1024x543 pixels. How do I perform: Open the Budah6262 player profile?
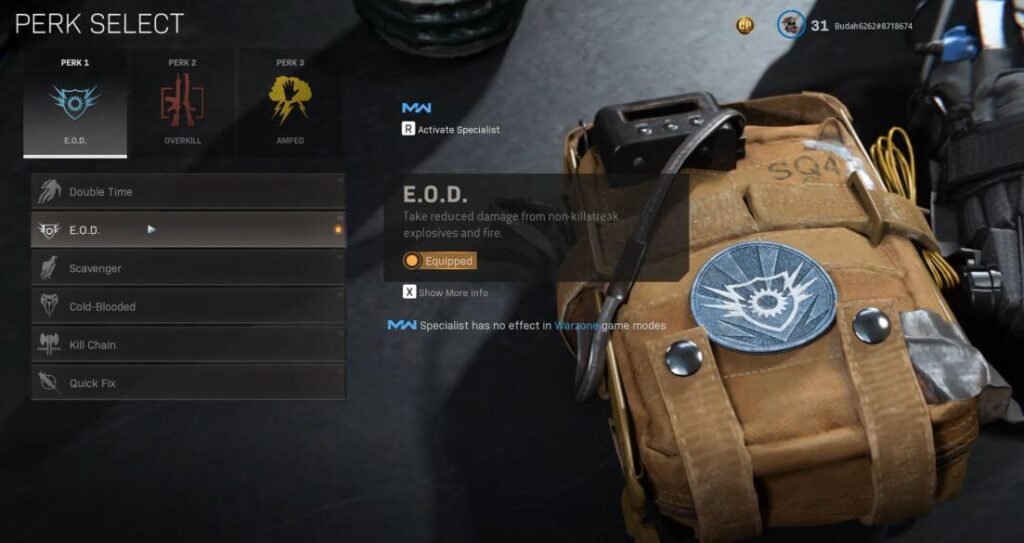click(868, 25)
